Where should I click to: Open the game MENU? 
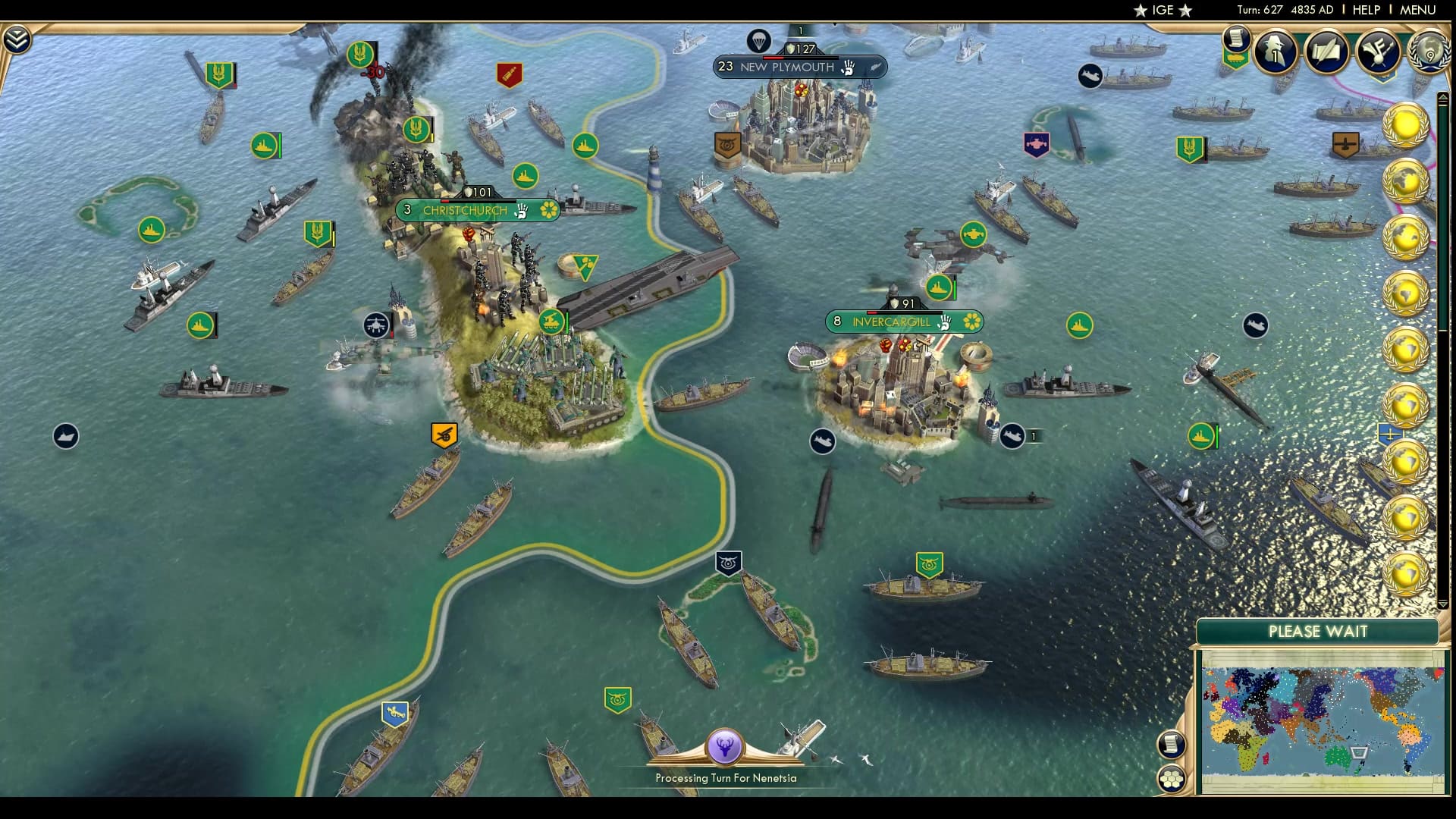point(1420,10)
